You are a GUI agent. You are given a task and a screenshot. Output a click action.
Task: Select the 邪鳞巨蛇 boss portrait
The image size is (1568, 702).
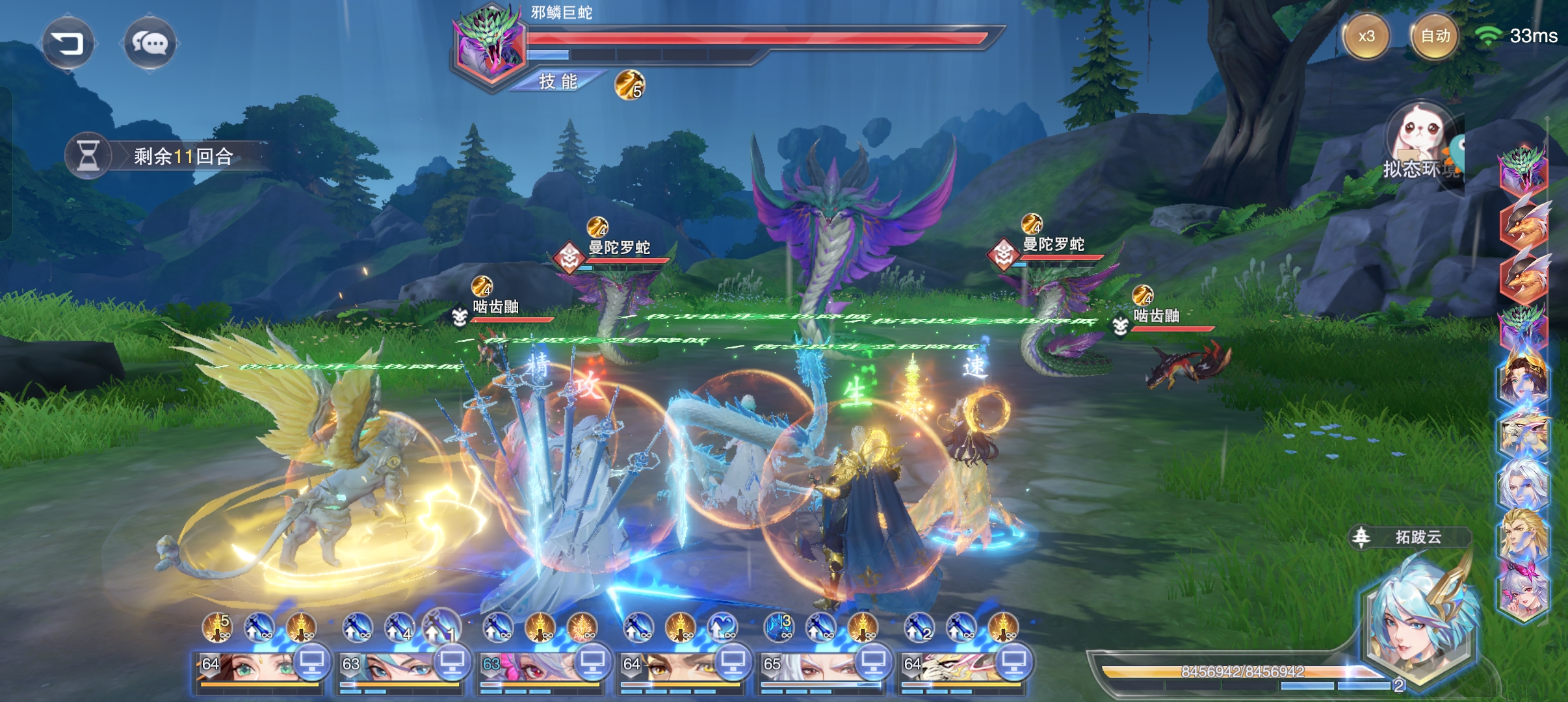tap(490, 44)
